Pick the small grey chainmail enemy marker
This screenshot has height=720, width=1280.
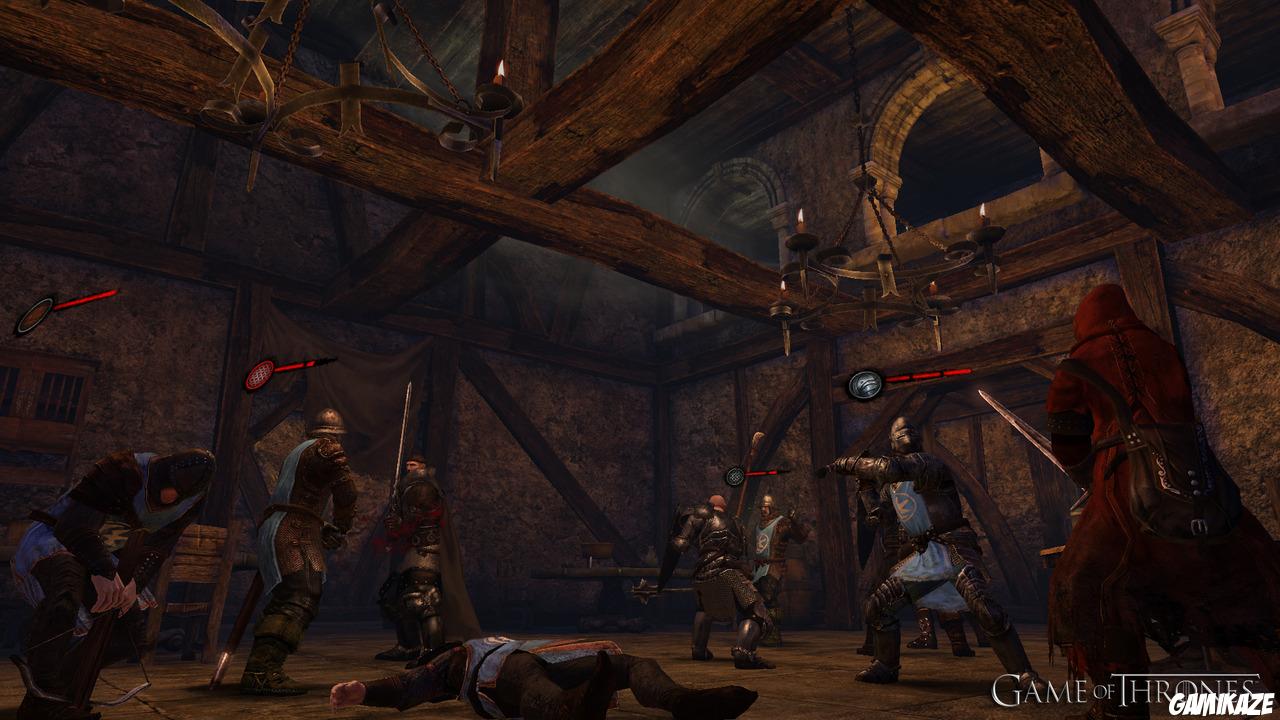click(x=736, y=476)
